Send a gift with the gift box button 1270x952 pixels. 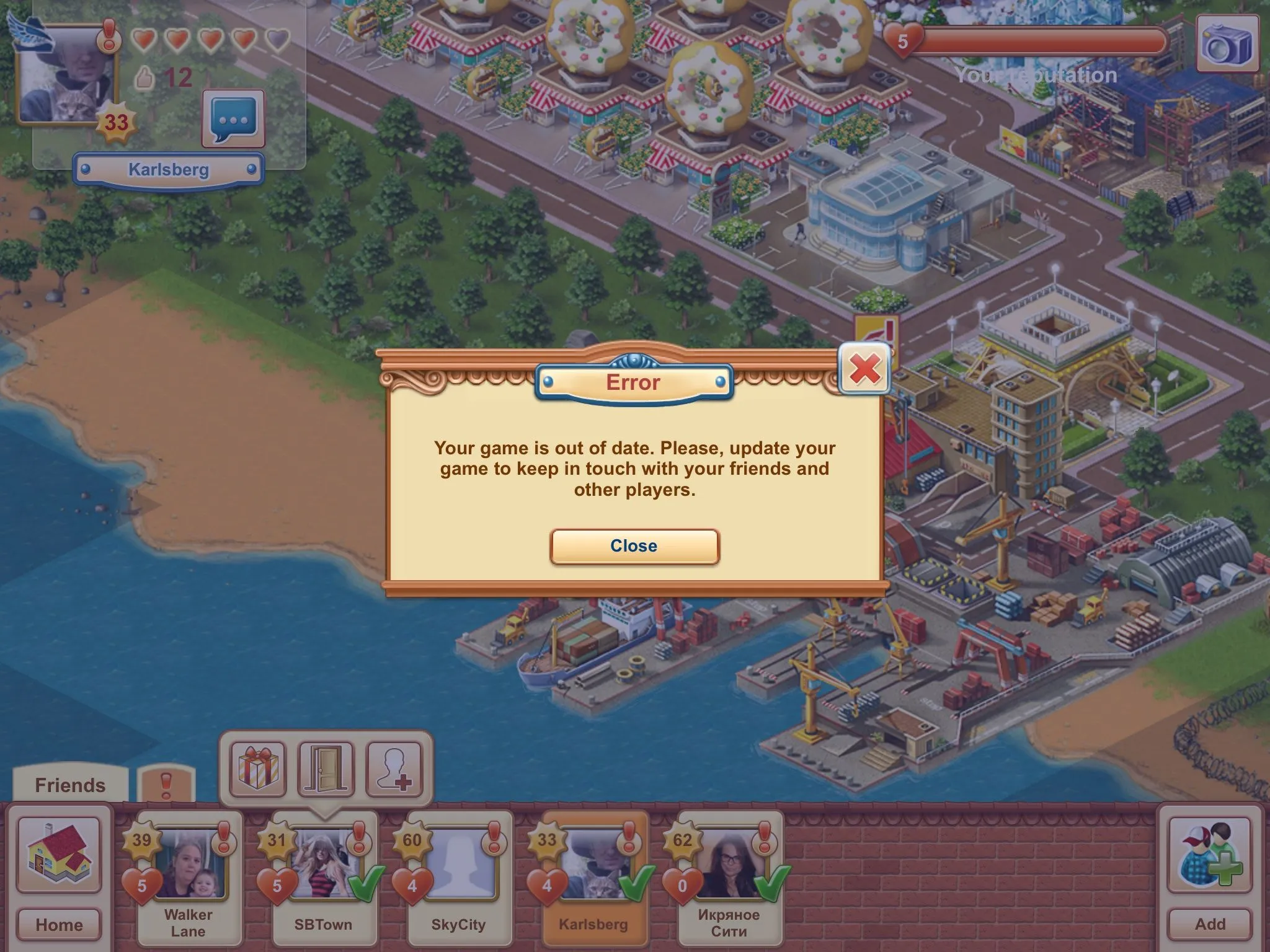pos(258,769)
